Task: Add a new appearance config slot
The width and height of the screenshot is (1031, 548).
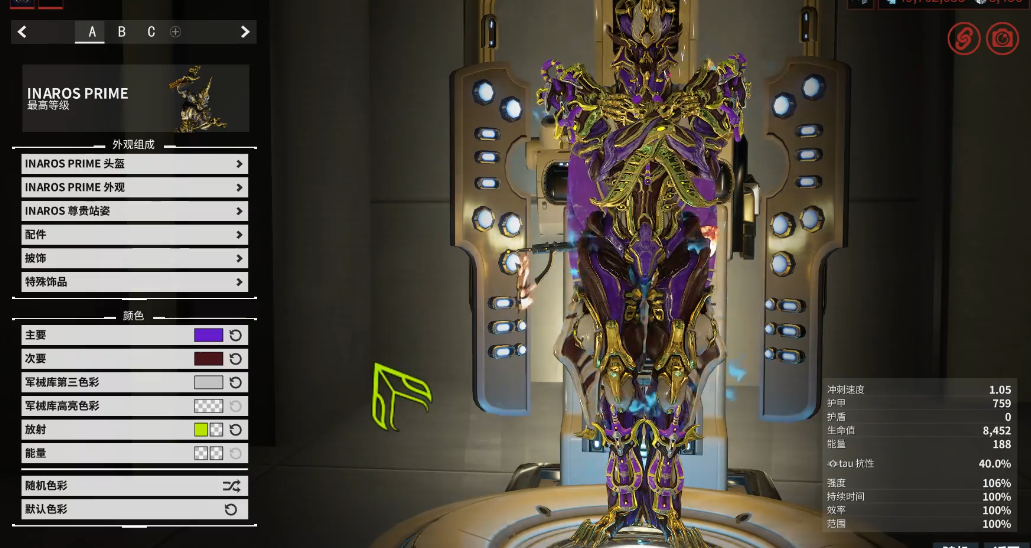Action: tap(176, 32)
